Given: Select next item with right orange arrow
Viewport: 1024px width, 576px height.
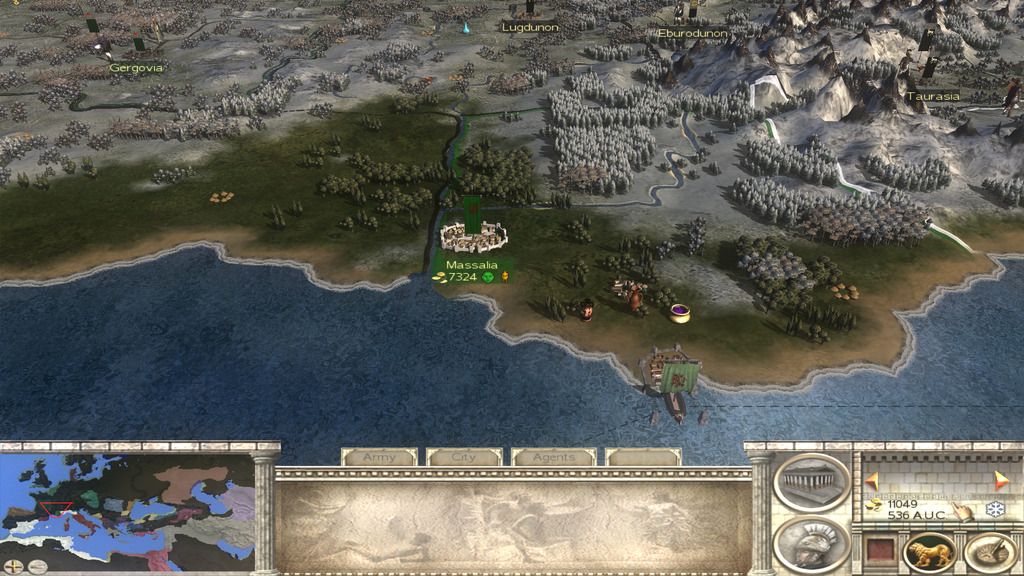Looking at the screenshot, I should pyautogui.click(x=1001, y=481).
